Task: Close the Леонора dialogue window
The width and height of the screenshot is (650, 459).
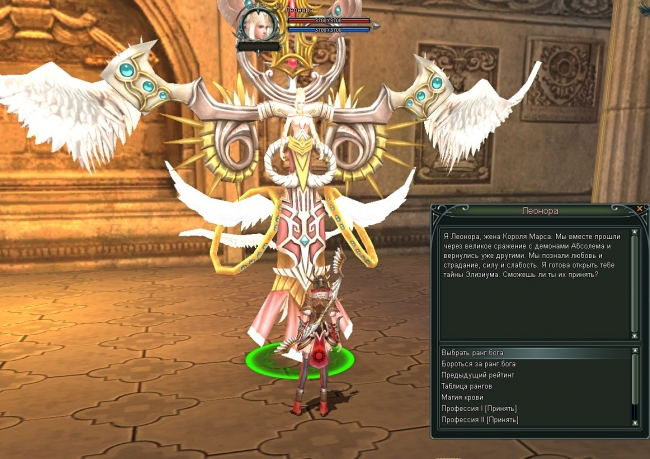Action: click(639, 209)
